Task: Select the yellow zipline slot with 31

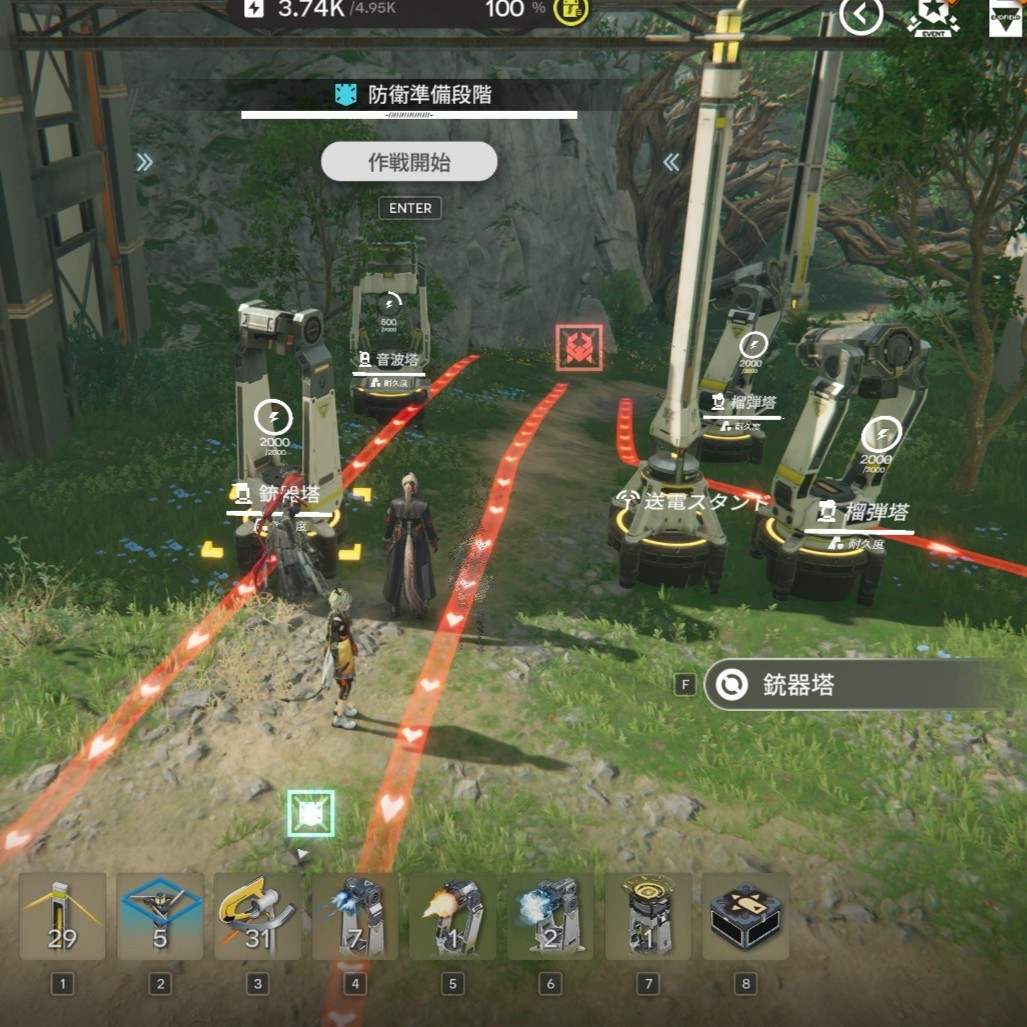Action: point(257,916)
